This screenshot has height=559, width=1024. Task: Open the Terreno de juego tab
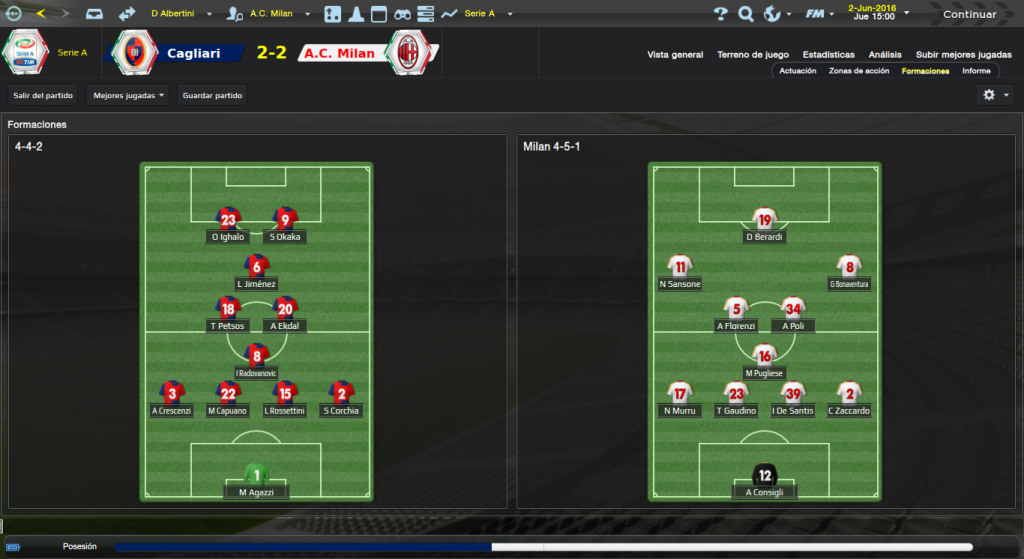(x=752, y=55)
